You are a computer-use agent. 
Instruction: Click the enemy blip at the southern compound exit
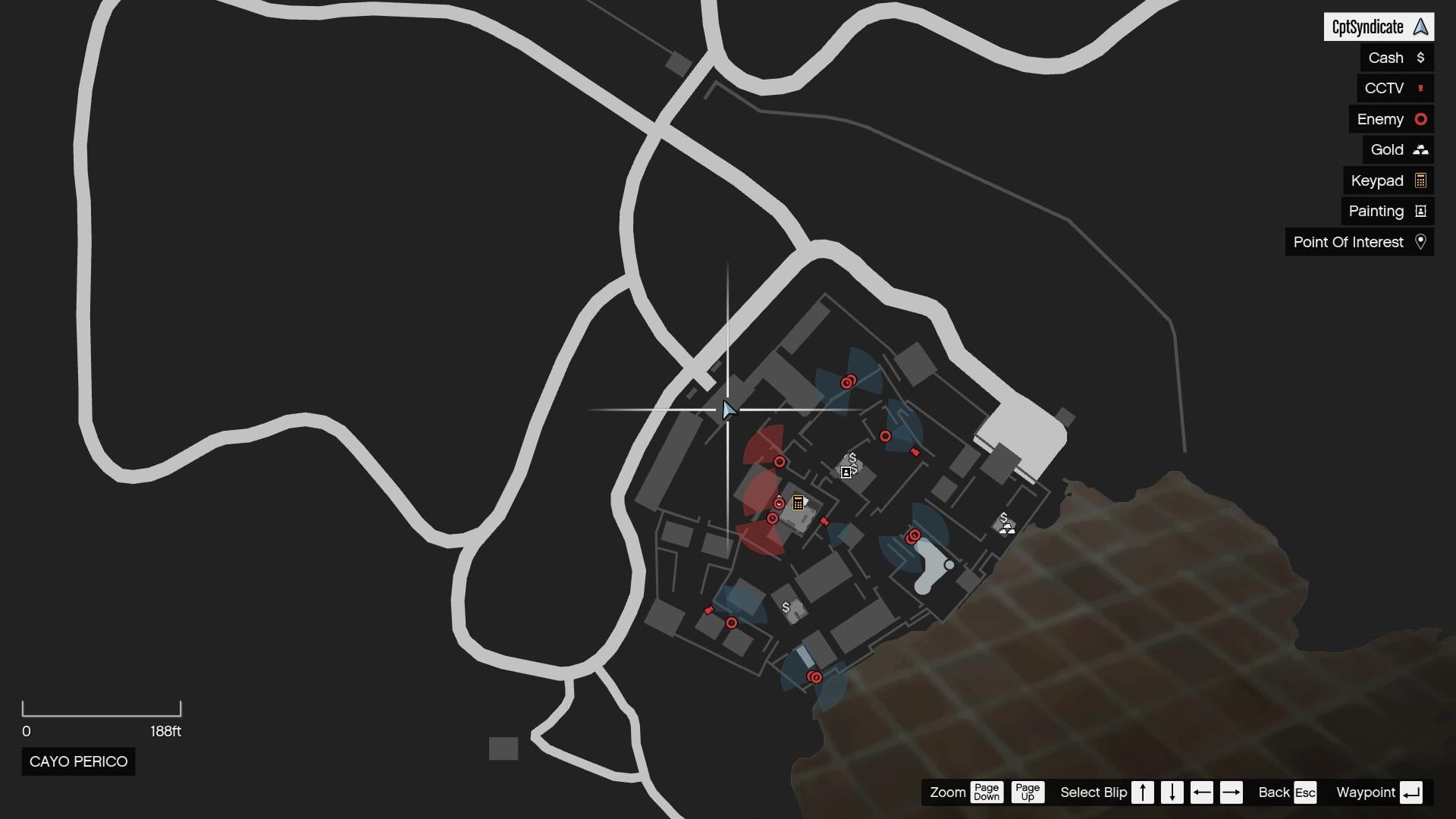click(814, 677)
